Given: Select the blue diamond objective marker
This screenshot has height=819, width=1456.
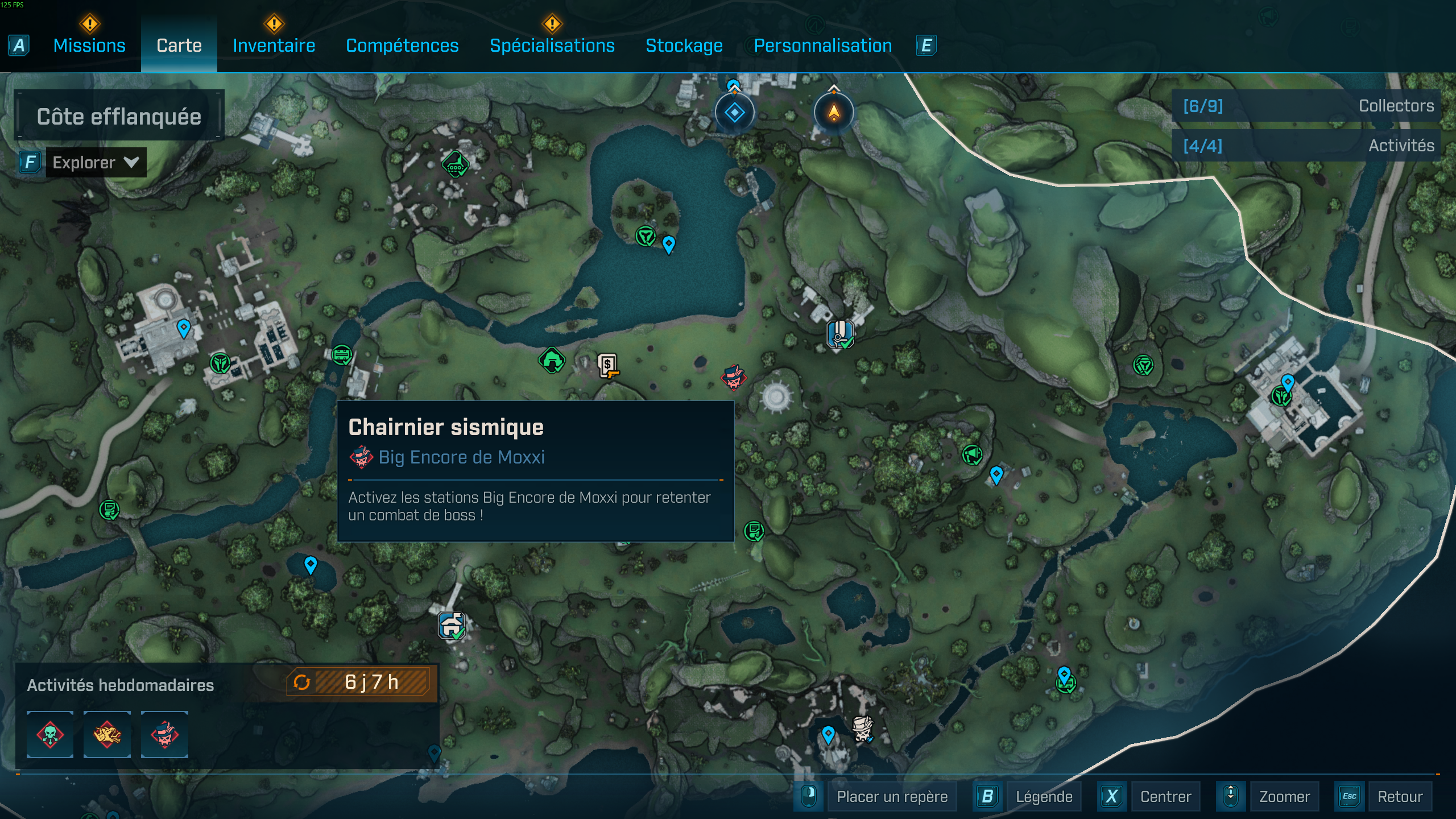Looking at the screenshot, I should coord(734,113).
